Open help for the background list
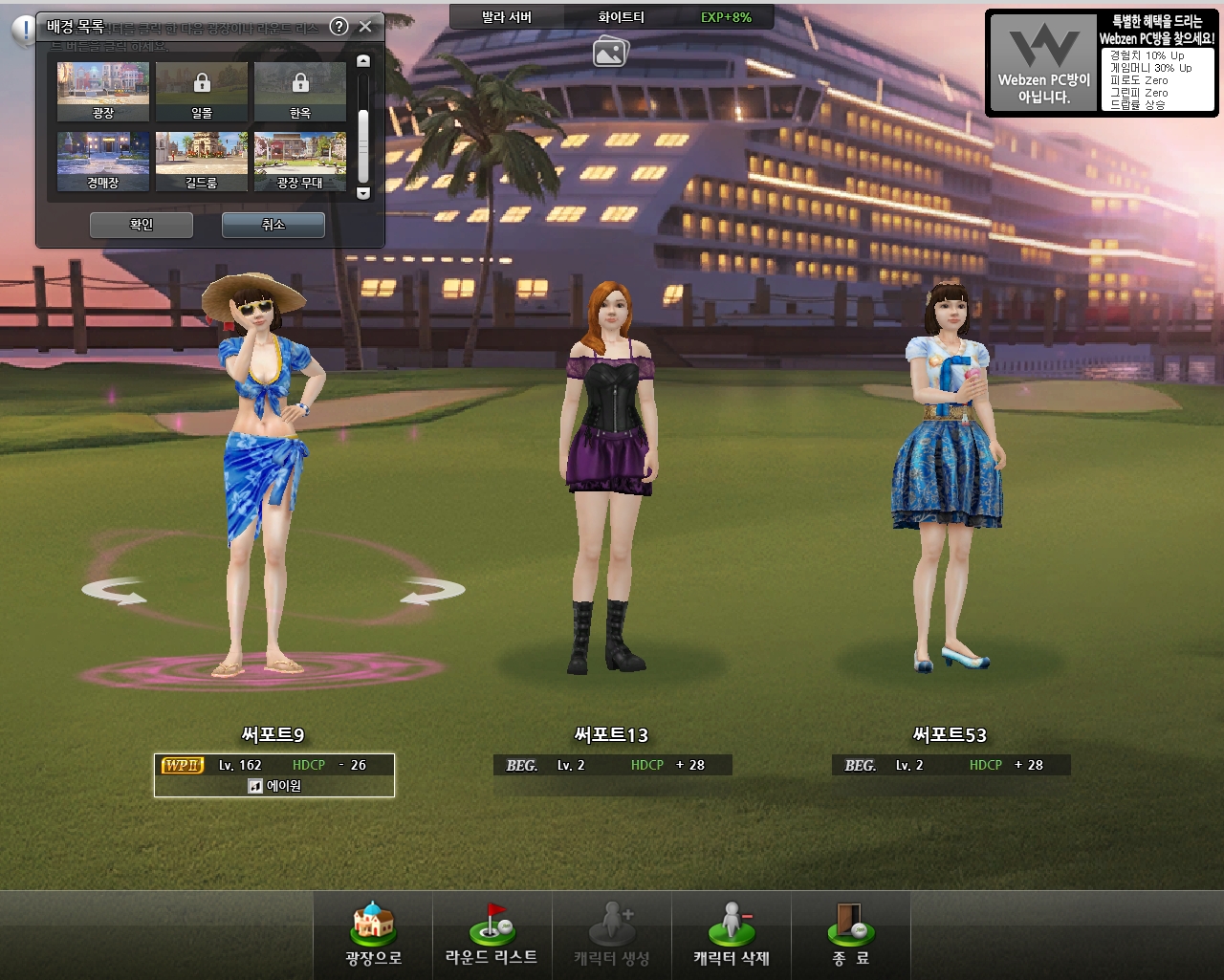 (339, 27)
